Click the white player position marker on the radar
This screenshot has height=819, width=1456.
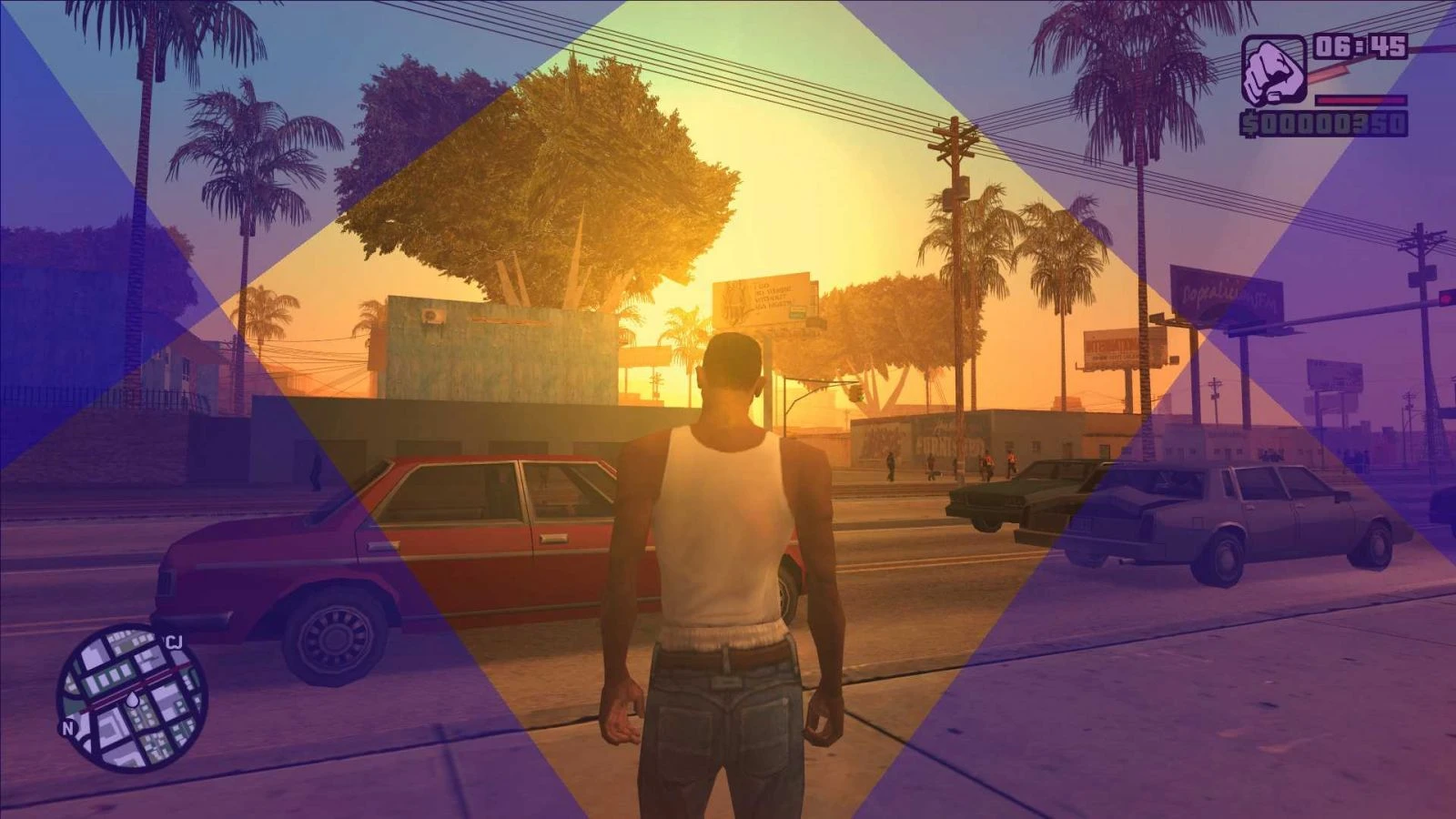coord(132,700)
